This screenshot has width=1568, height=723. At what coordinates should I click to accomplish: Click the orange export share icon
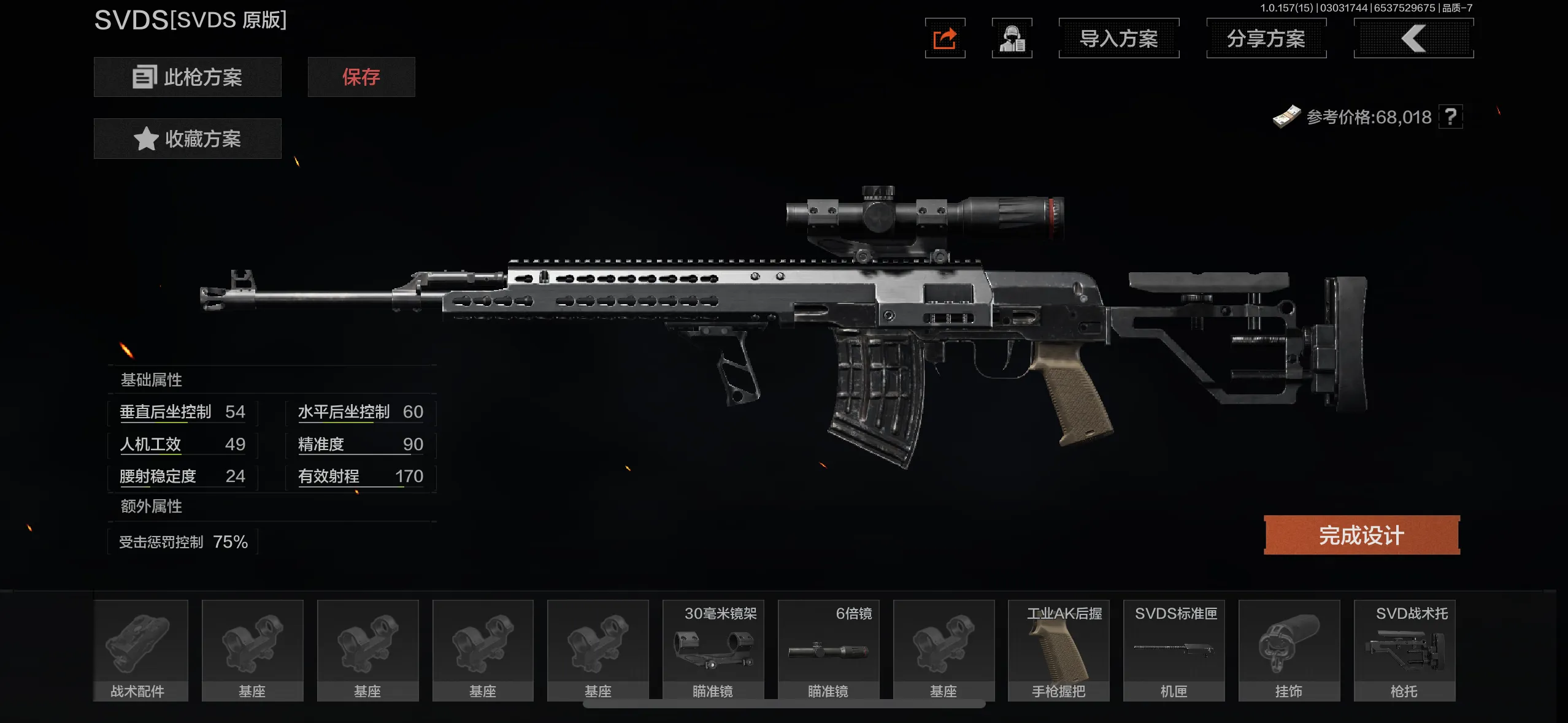pos(945,39)
